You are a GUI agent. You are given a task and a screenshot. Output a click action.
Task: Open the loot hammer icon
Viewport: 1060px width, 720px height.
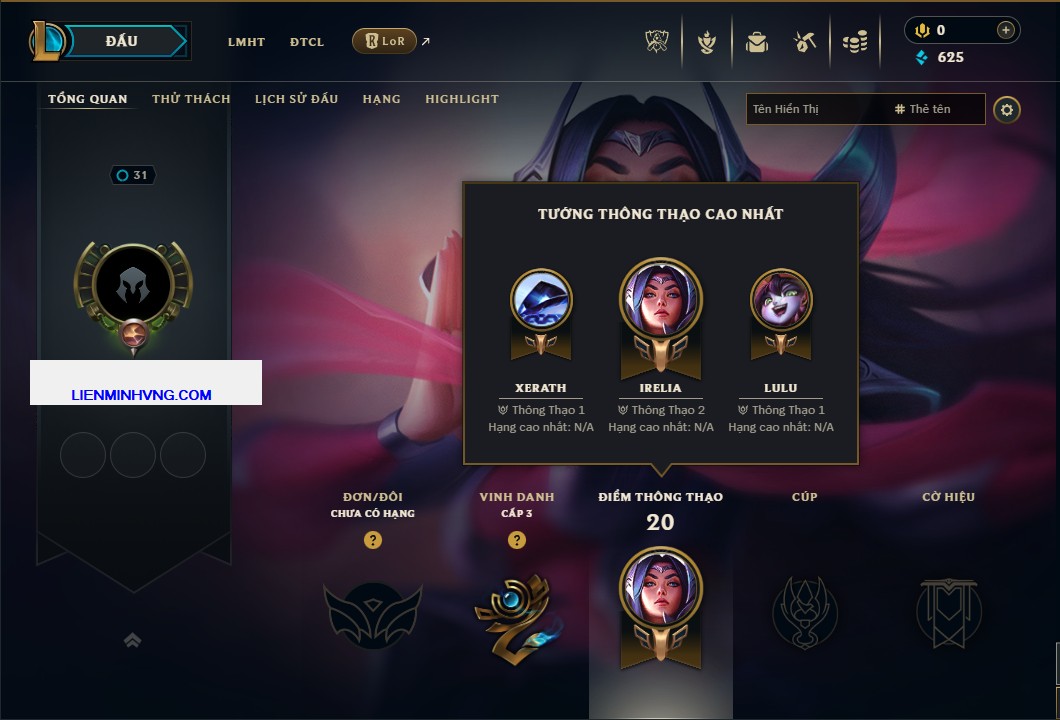805,42
